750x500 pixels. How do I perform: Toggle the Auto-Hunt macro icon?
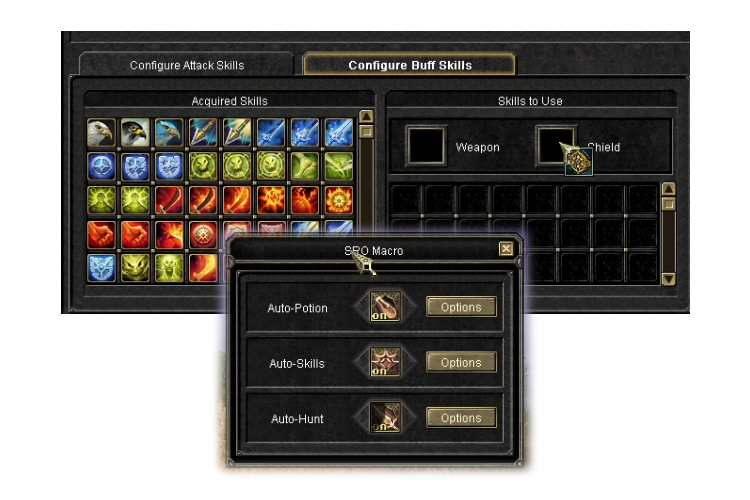click(385, 418)
